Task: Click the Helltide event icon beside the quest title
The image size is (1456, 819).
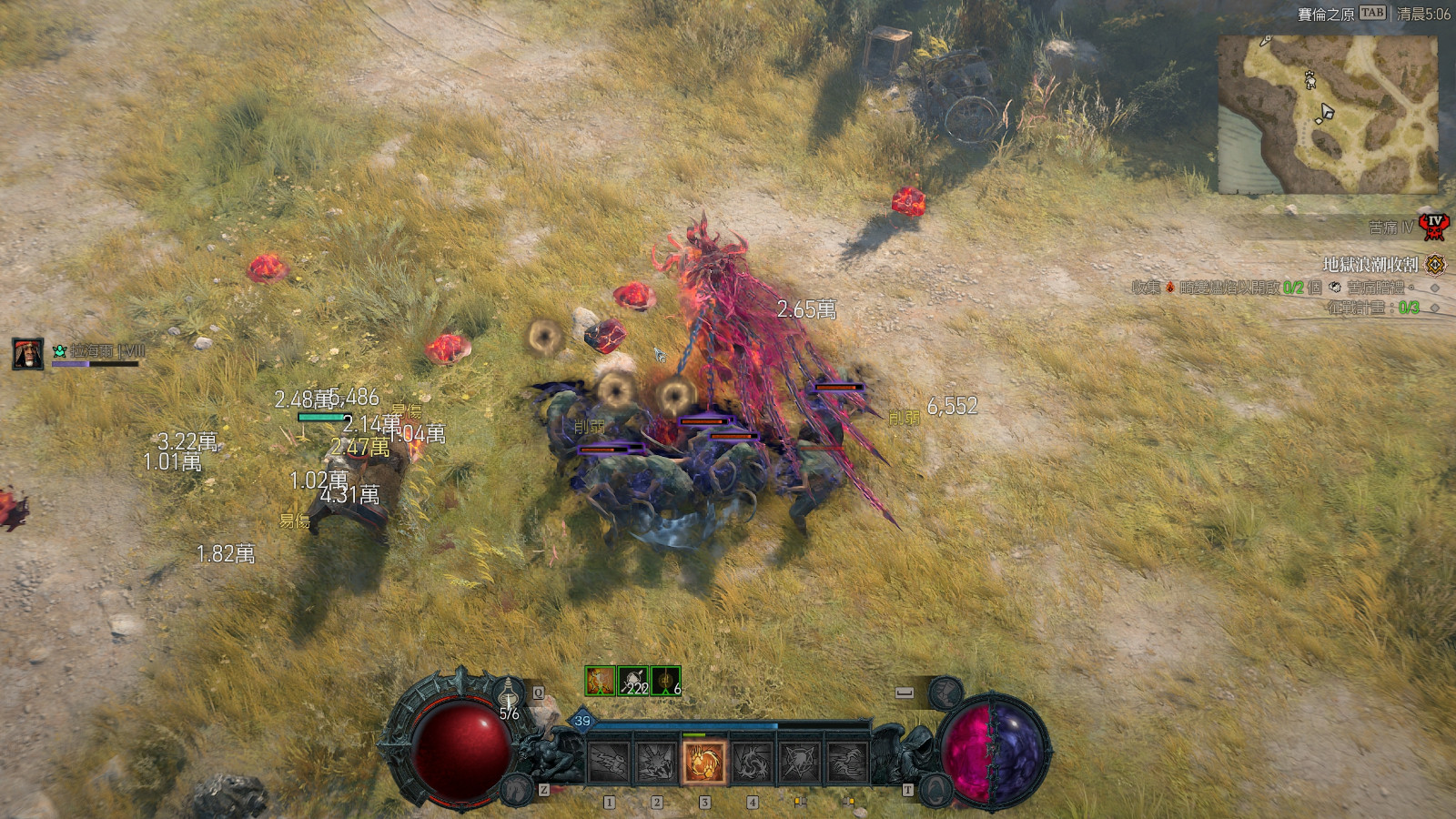Action: coord(1435,264)
